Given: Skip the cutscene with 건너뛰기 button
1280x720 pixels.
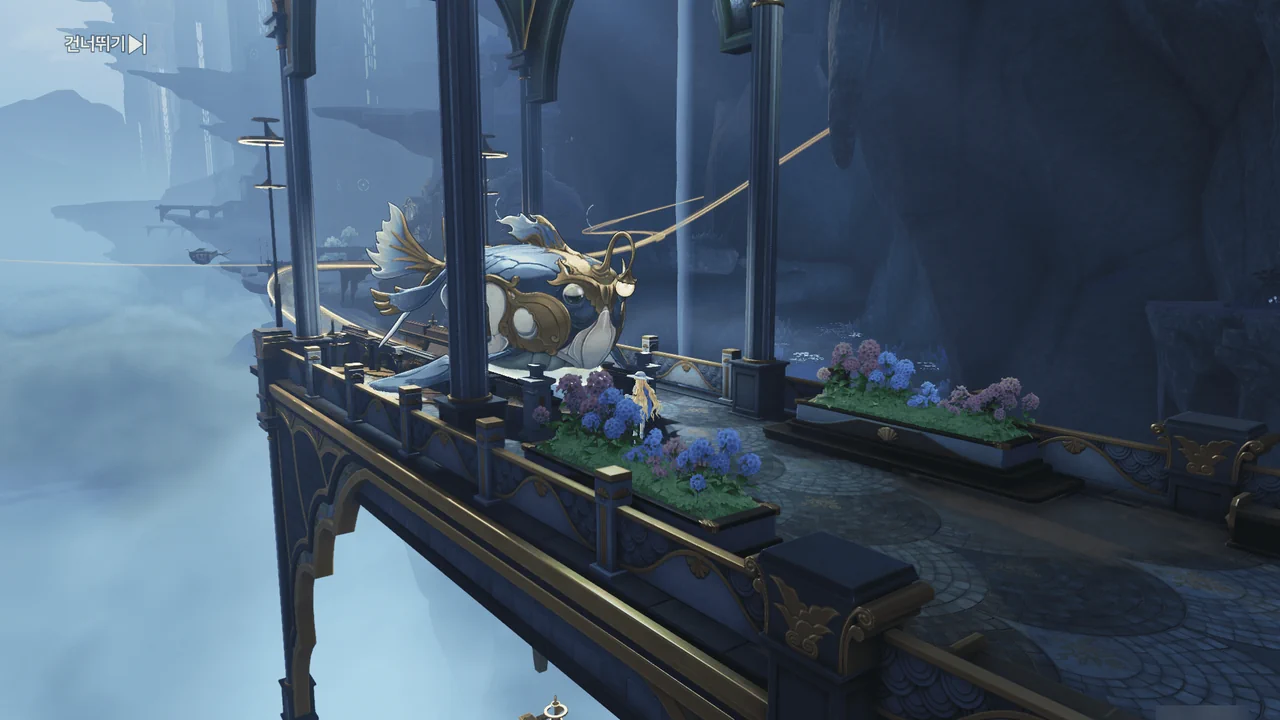Looking at the screenshot, I should tap(105, 44).
